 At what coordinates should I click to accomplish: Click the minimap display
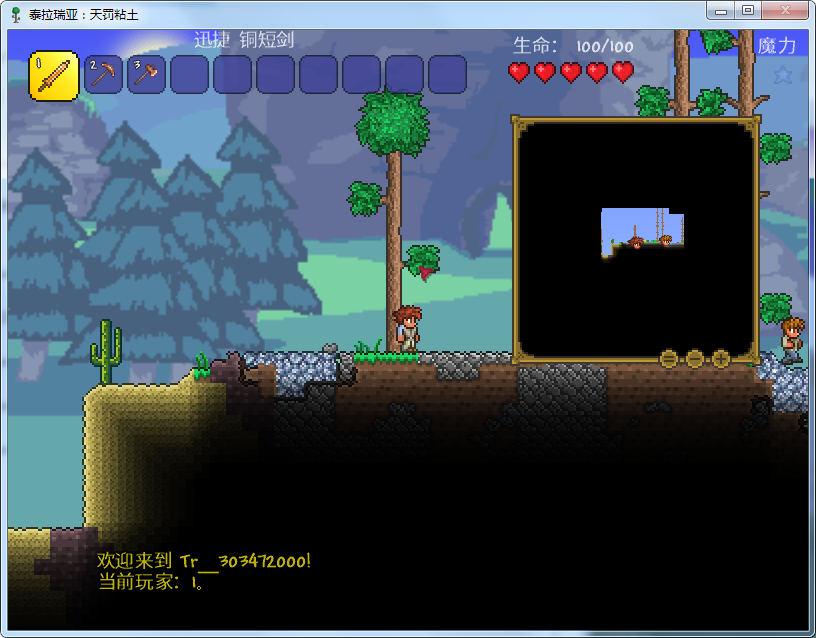pos(635,238)
